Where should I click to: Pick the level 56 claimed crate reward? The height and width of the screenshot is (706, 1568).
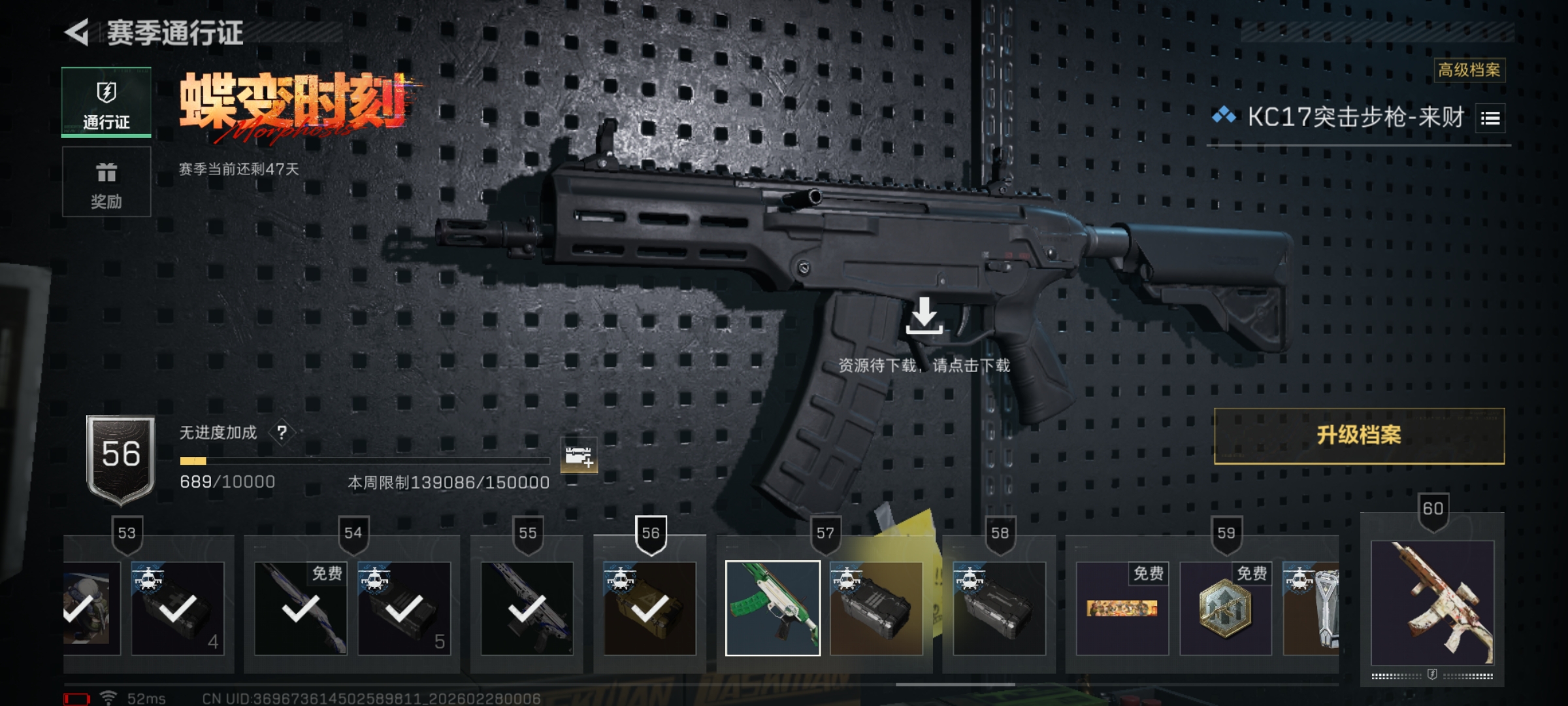coord(650,608)
